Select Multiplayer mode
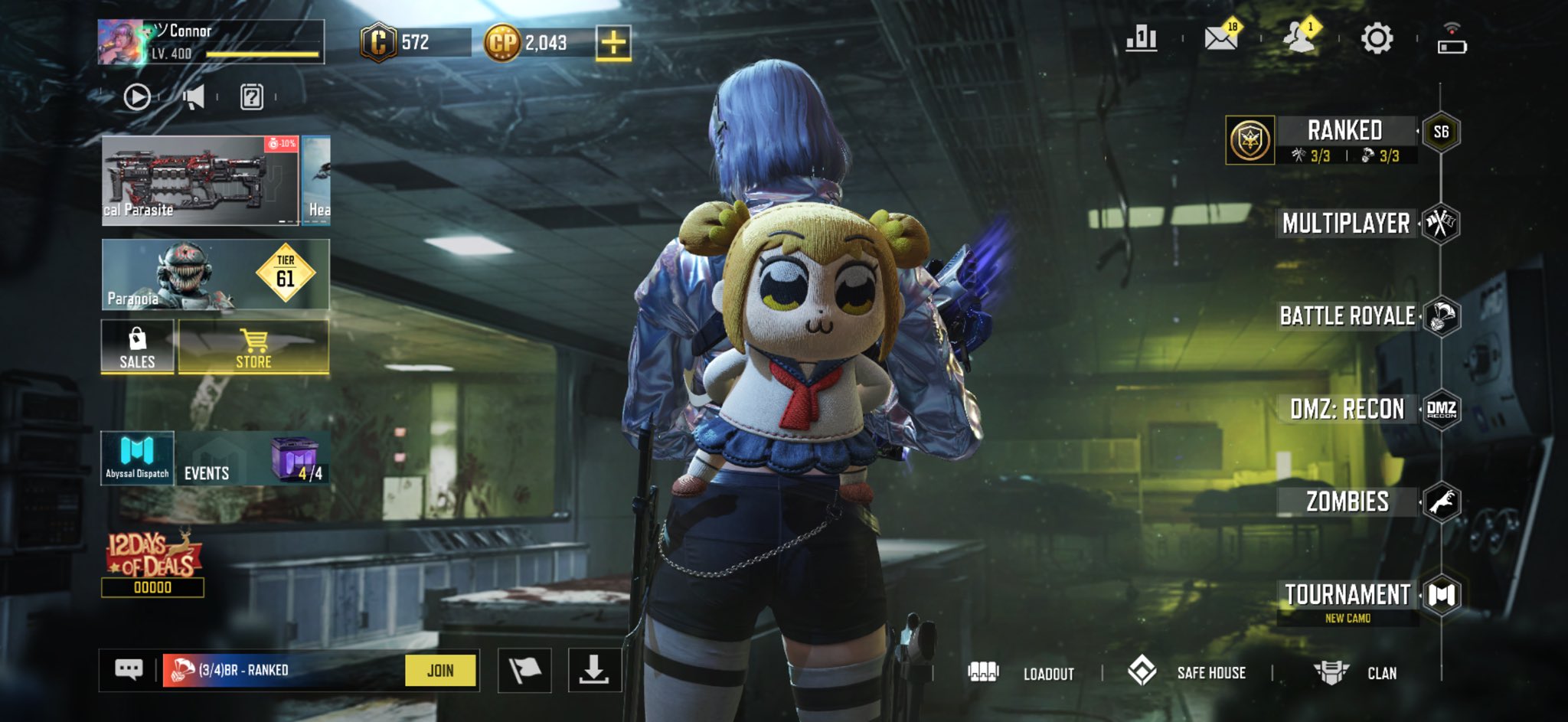Image resolution: width=1568 pixels, height=722 pixels. [x=1346, y=224]
